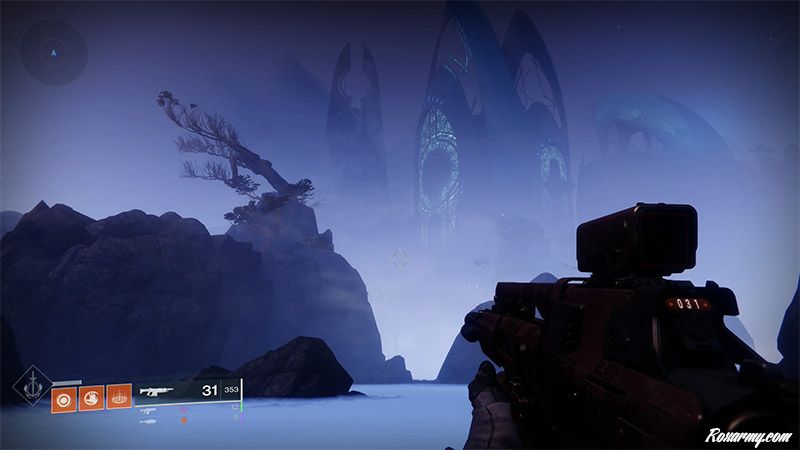
Task: Click the circular radar in the corner
Action: pyautogui.click(x=53, y=51)
